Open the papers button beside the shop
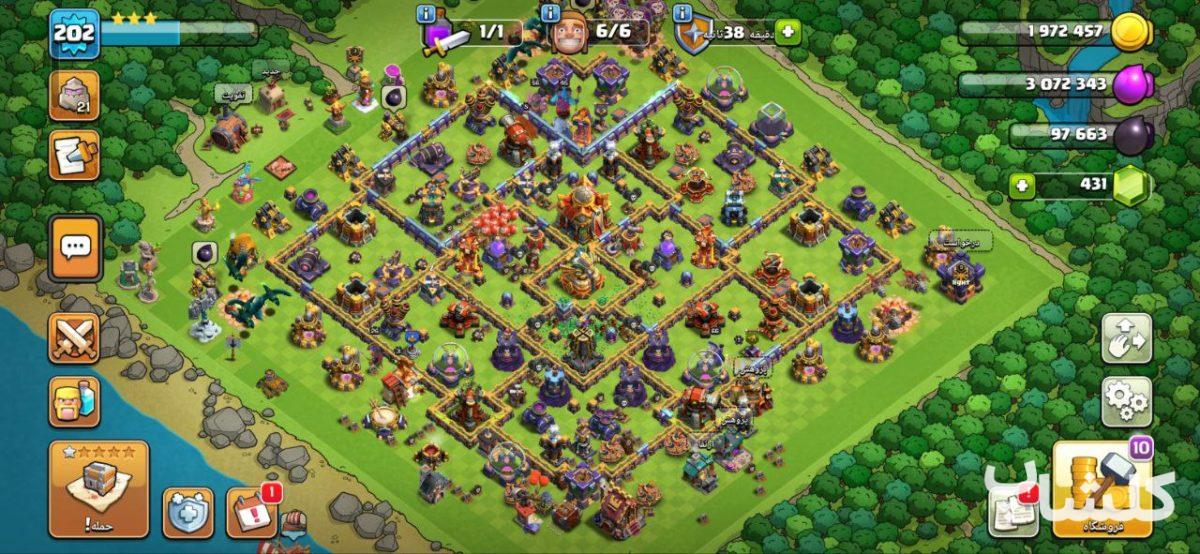 [1013, 509]
